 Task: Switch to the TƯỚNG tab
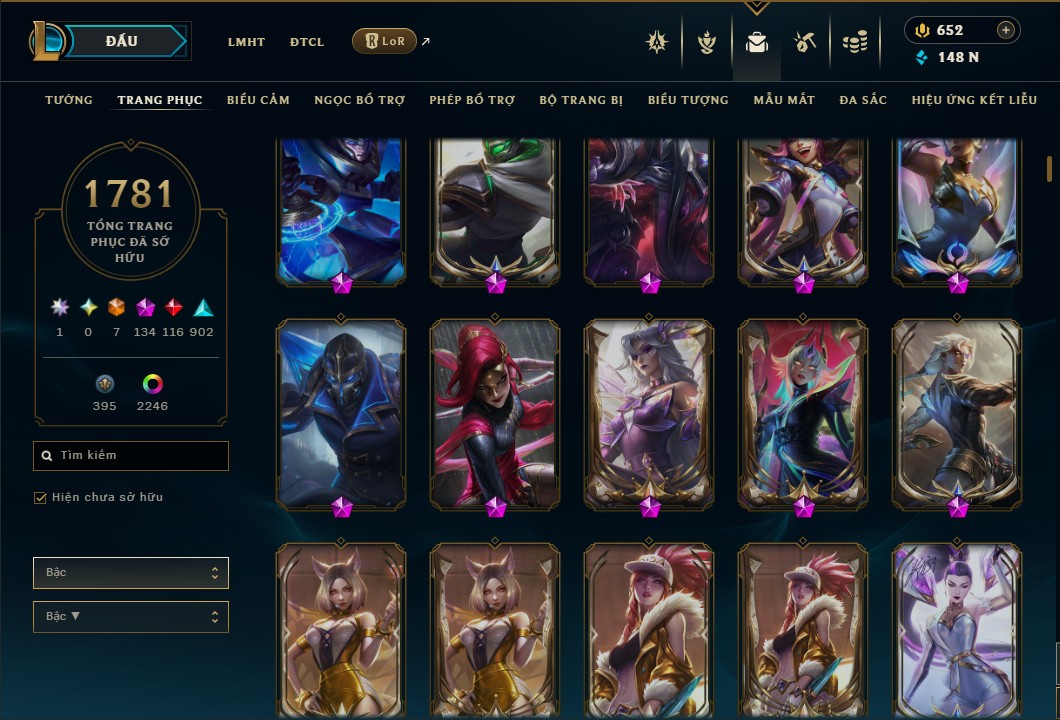pyautogui.click(x=69, y=100)
